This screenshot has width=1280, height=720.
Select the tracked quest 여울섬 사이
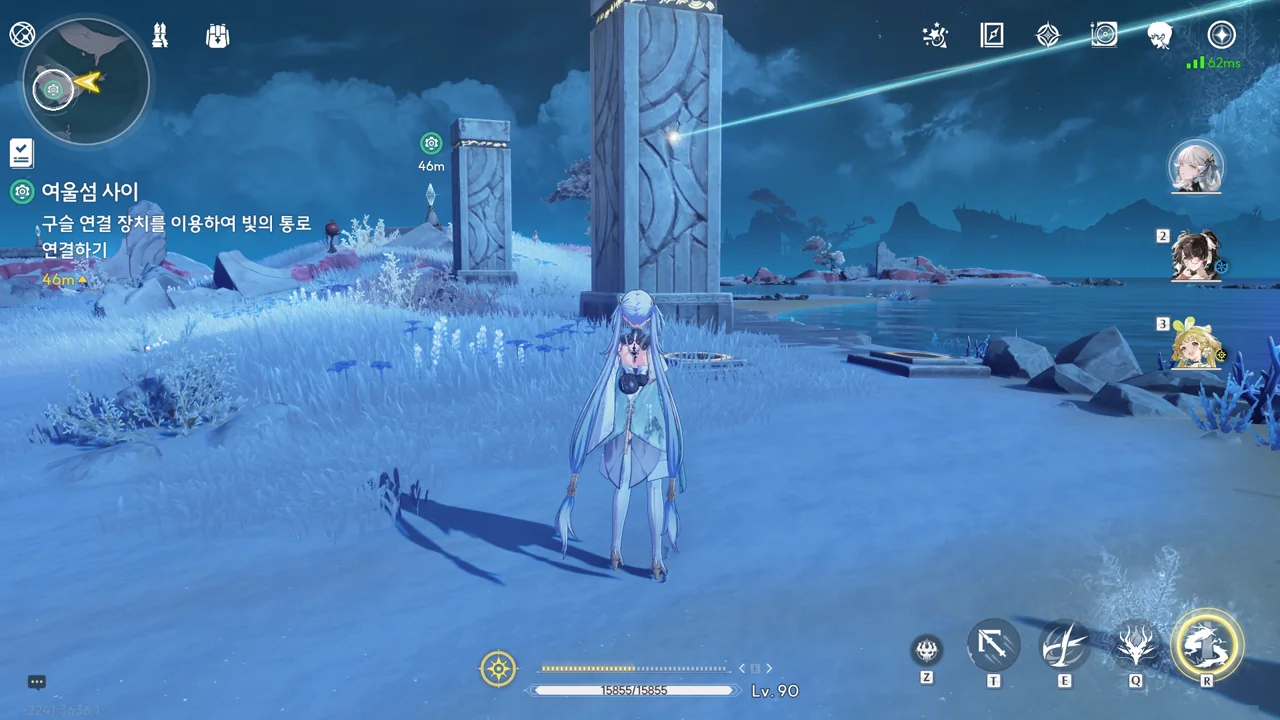[x=90, y=191]
